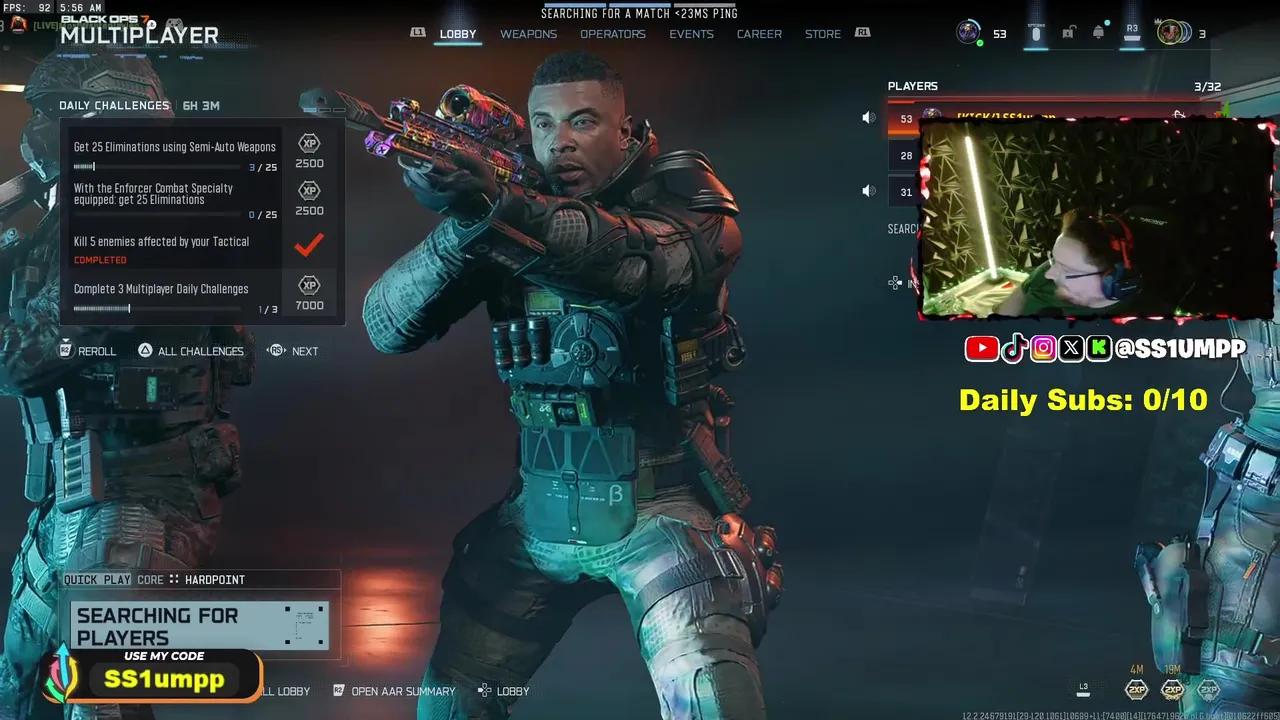This screenshot has height=720, width=1280.
Task: Visit the Store tab
Action: [823, 34]
